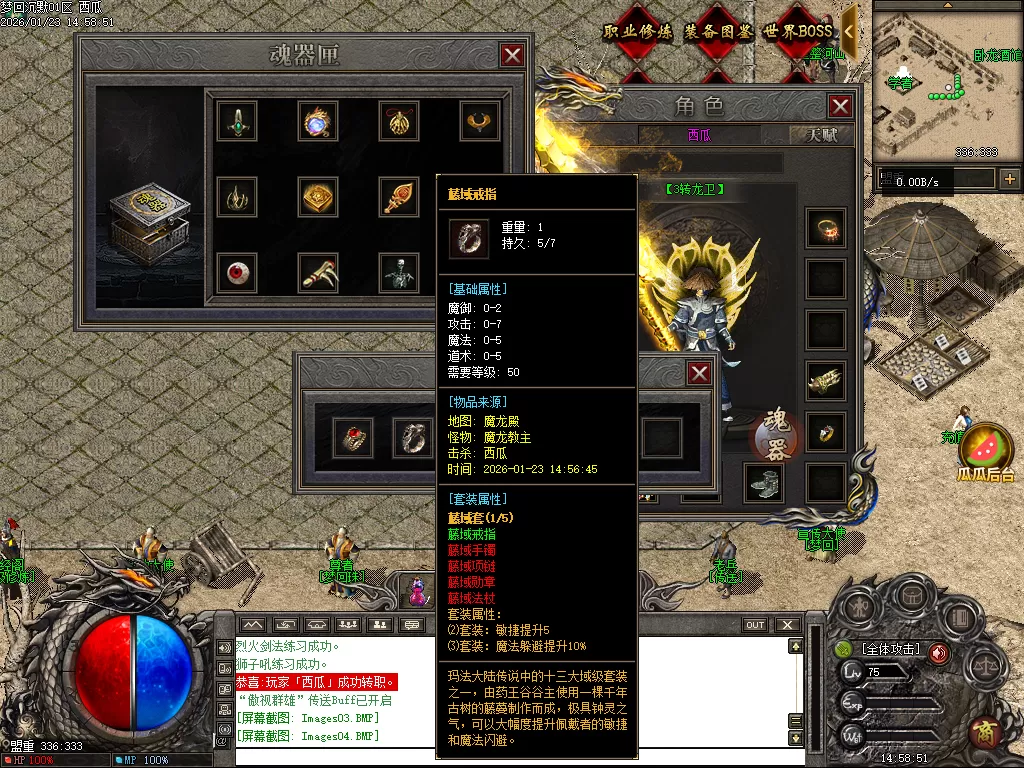Viewport: 1024px width, 768px height.
Task: Select the golden book soul artifact
Action: click(318, 196)
